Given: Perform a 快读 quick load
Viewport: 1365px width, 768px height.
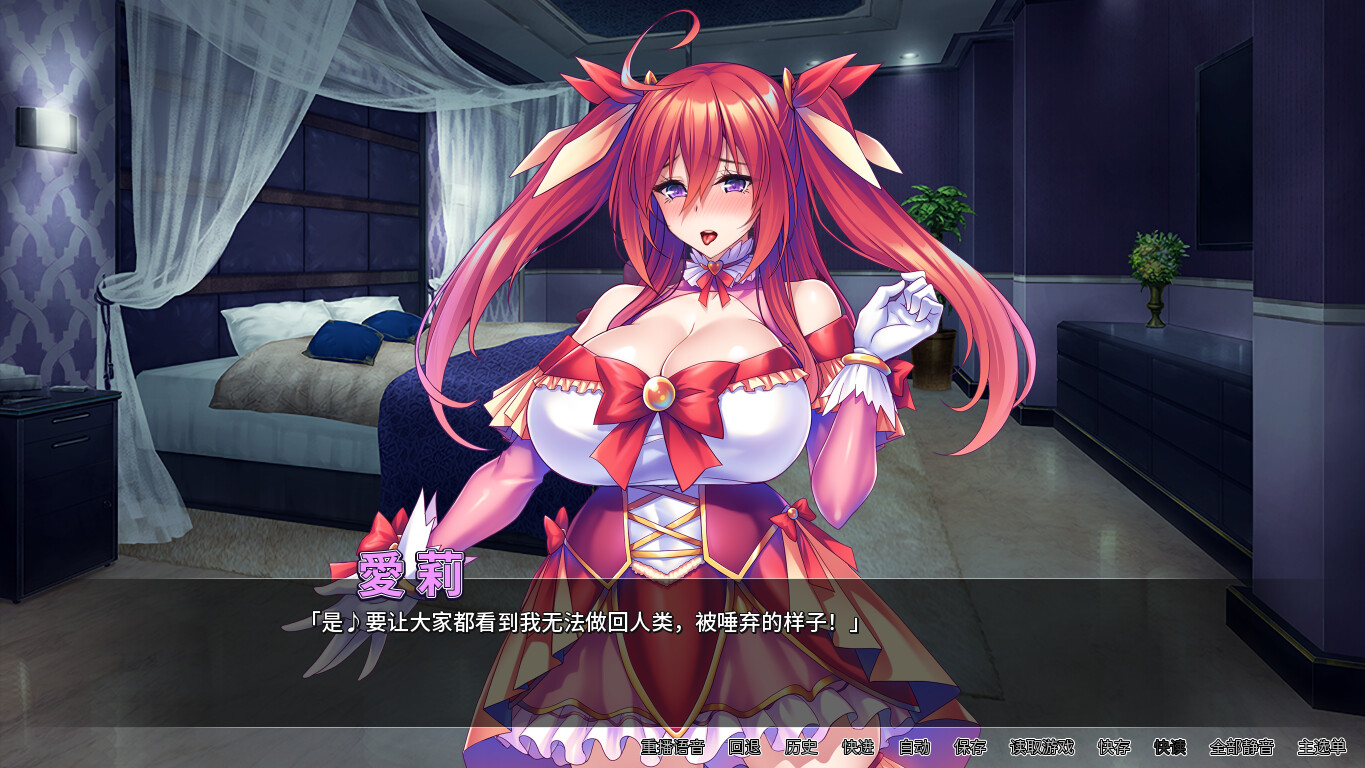Looking at the screenshot, I should (1167, 746).
